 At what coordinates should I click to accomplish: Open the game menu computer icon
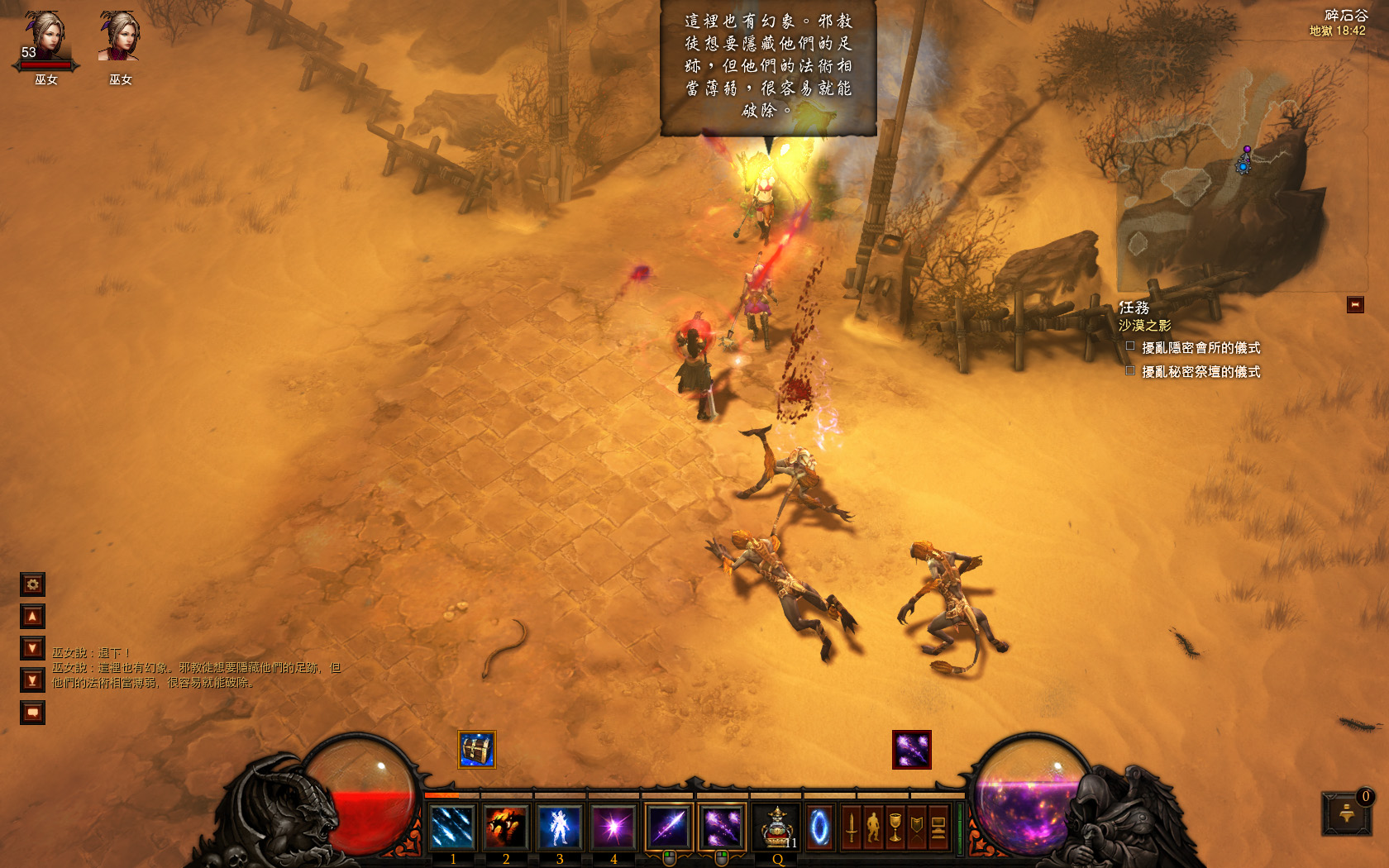click(938, 827)
